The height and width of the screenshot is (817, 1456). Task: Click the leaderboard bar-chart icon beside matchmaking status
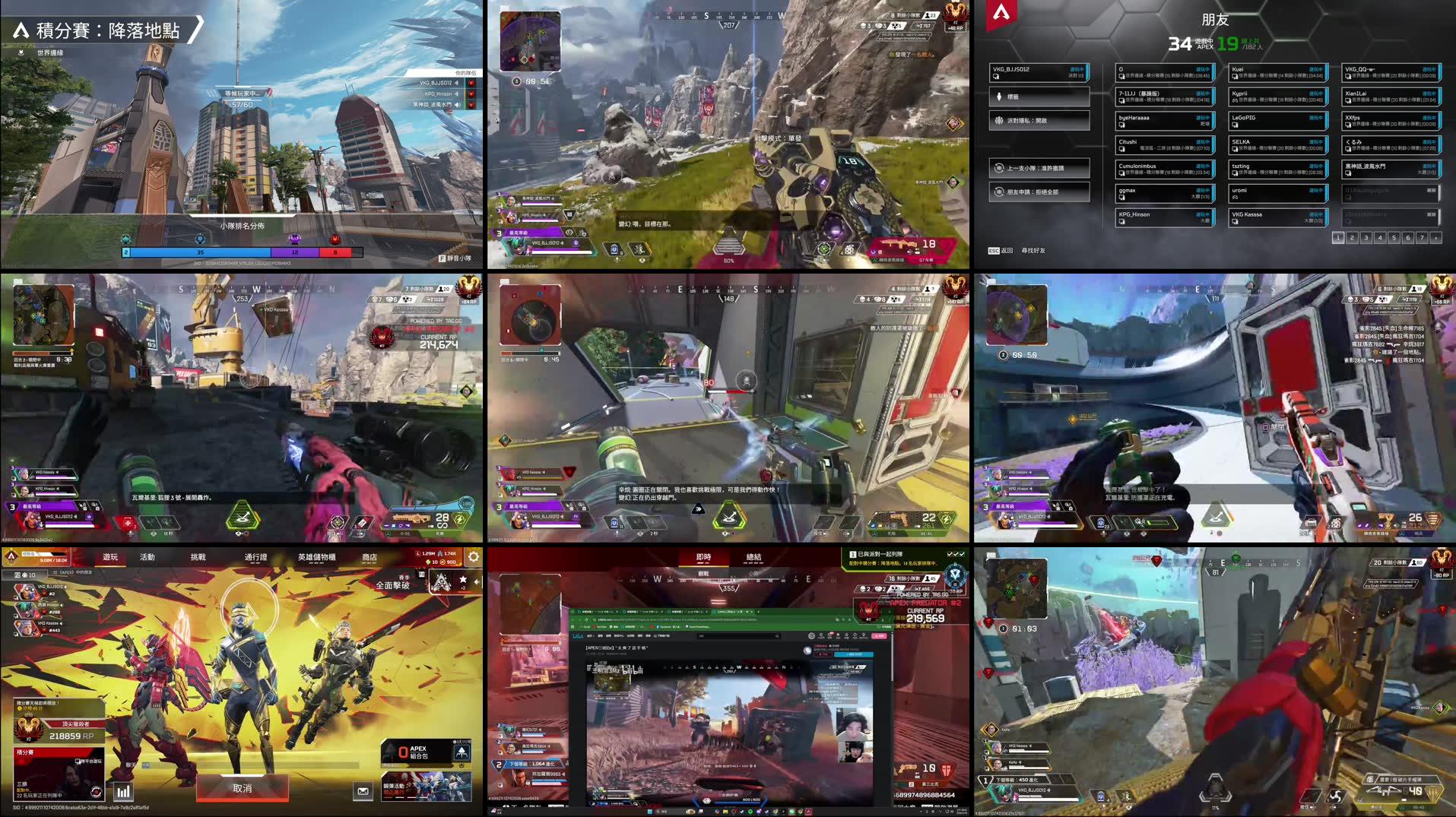tap(124, 792)
